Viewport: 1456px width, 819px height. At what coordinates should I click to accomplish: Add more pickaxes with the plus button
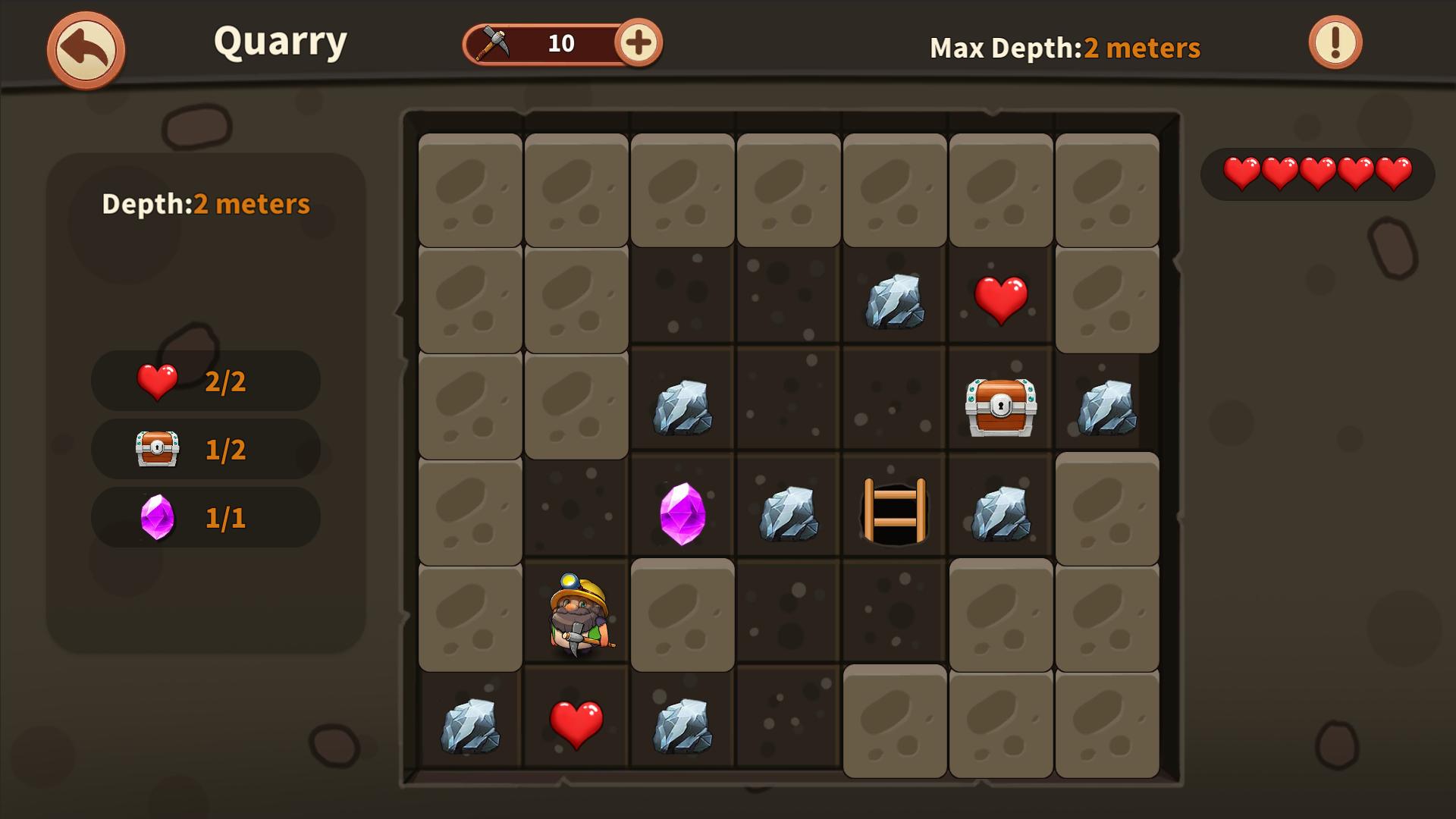point(638,43)
